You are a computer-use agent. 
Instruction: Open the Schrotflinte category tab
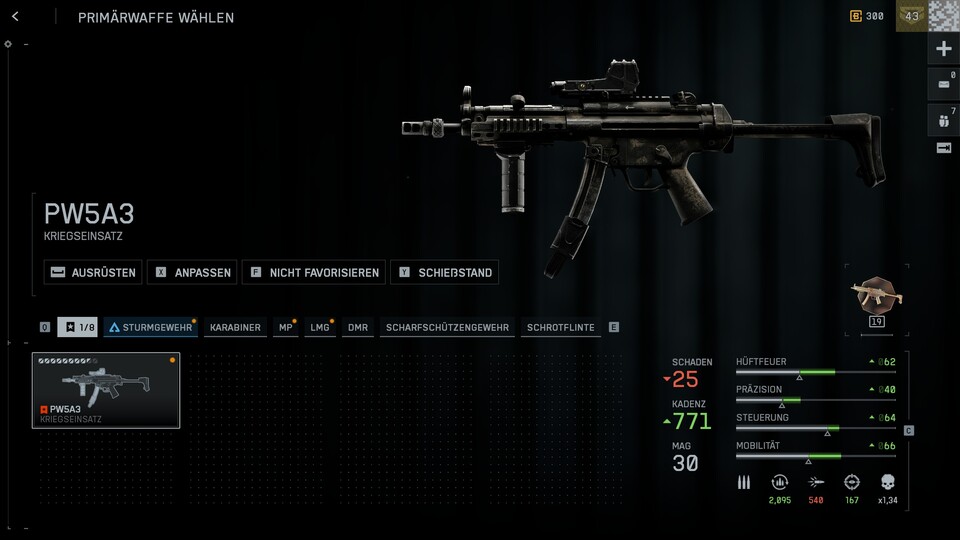pyautogui.click(x=560, y=327)
